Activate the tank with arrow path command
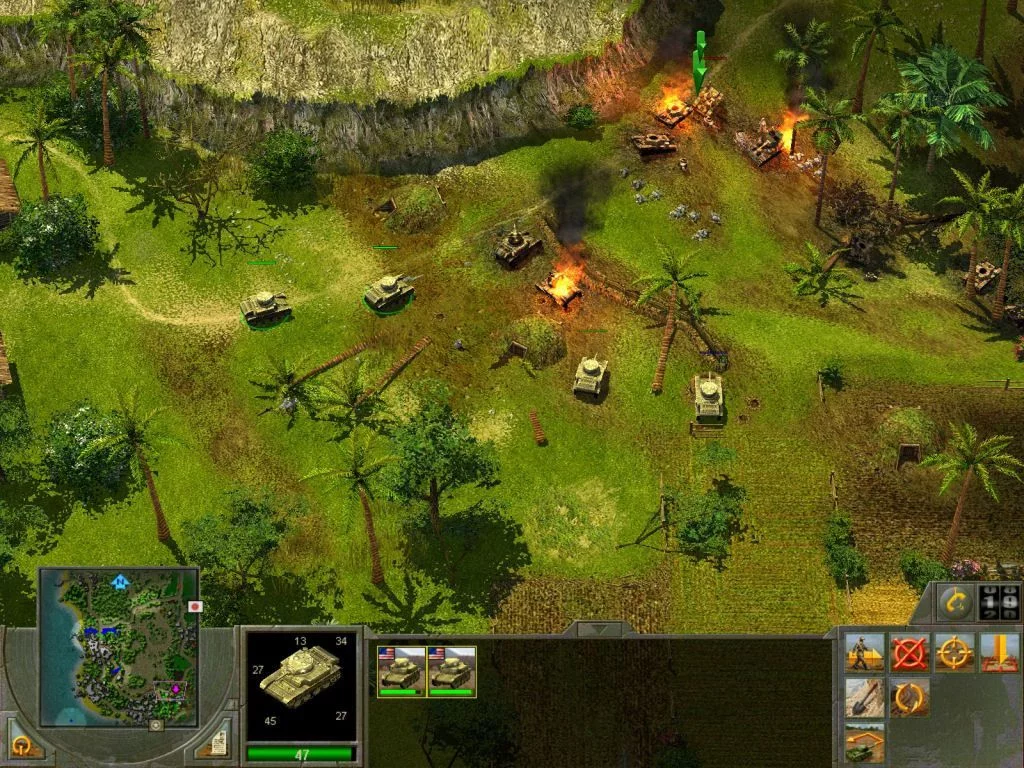This screenshot has width=1024, height=768. pos(864,742)
